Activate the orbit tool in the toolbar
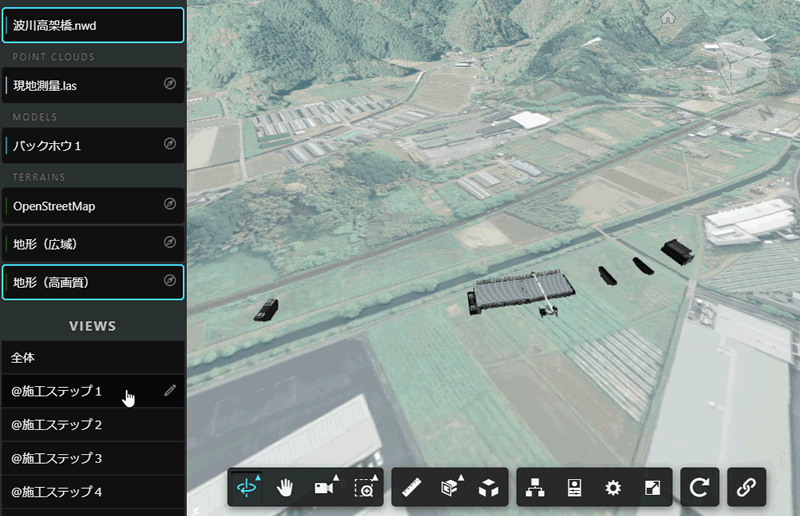The image size is (800, 516). click(x=246, y=487)
